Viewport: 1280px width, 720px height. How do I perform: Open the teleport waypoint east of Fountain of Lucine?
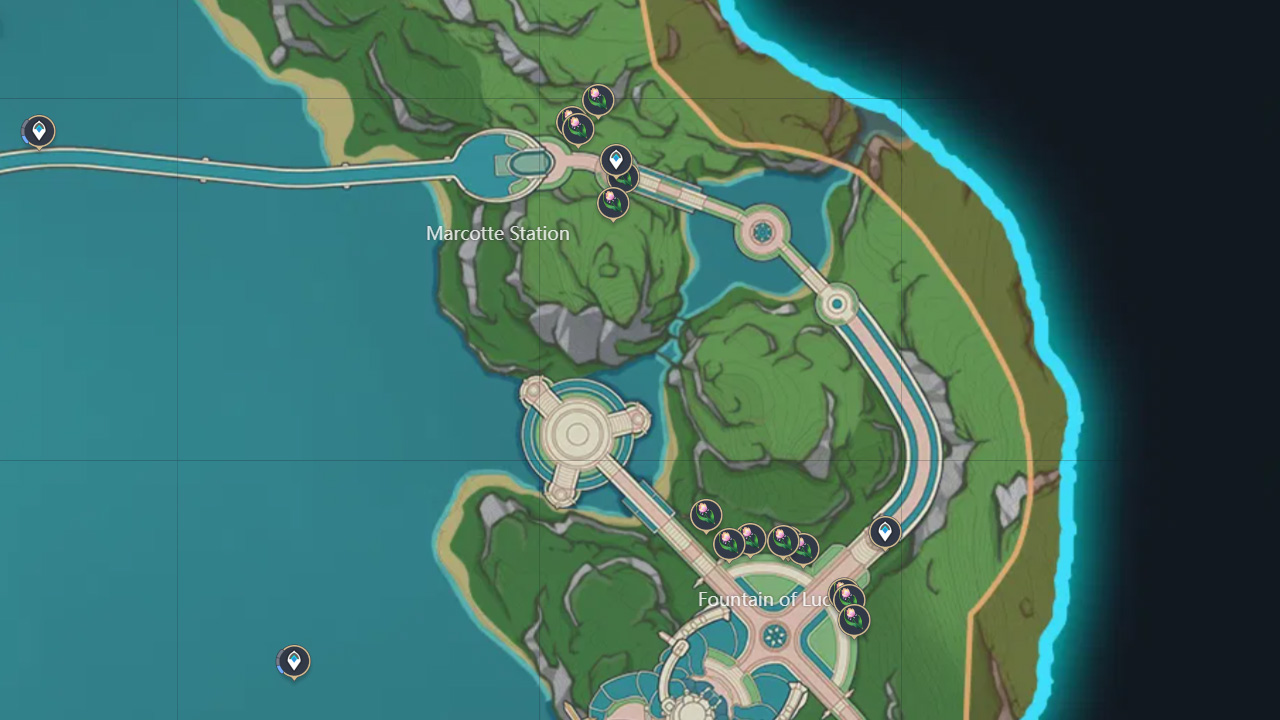point(886,531)
